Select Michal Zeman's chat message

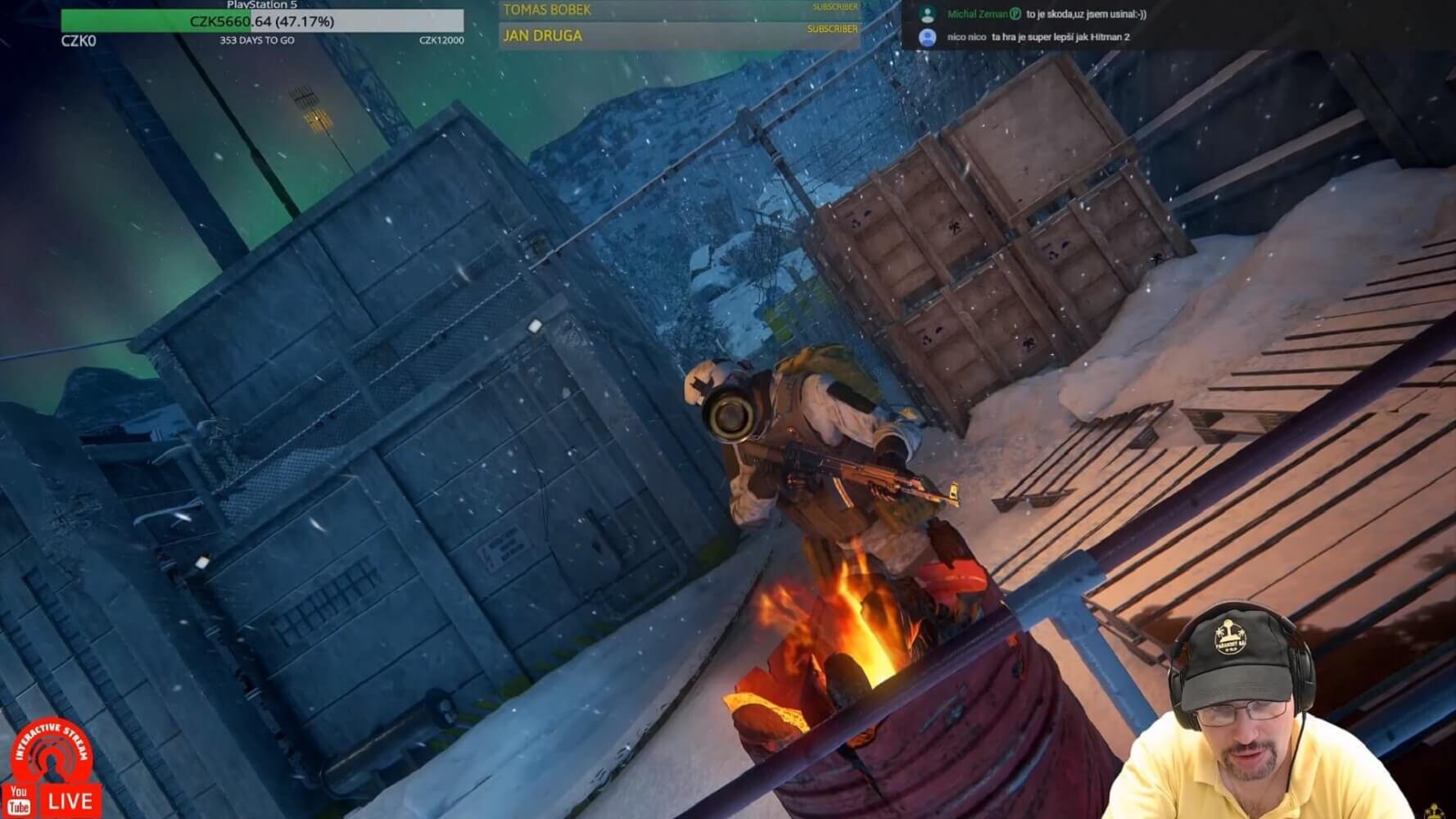click(x=1086, y=14)
